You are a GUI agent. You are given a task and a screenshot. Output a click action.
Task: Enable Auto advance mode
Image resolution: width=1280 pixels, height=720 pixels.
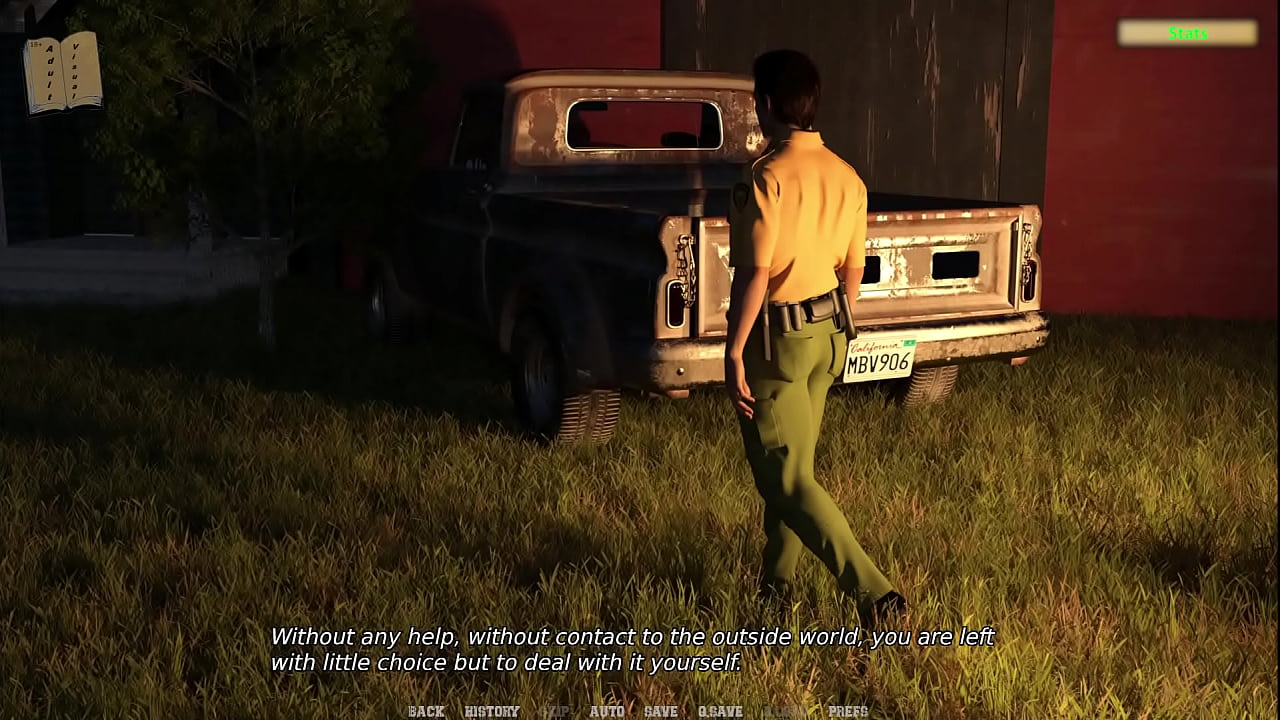[x=607, y=711]
